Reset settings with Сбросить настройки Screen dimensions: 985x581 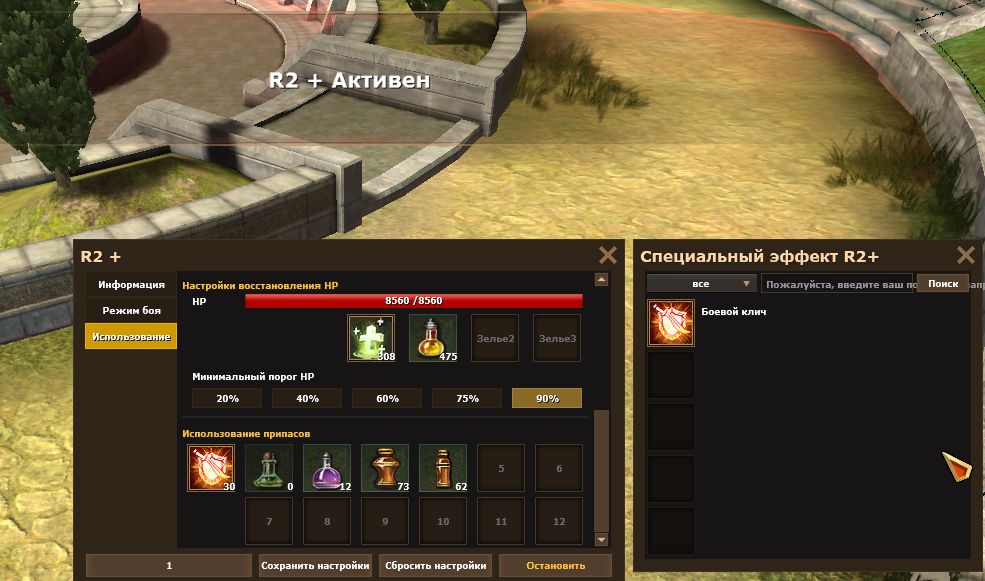click(436, 565)
